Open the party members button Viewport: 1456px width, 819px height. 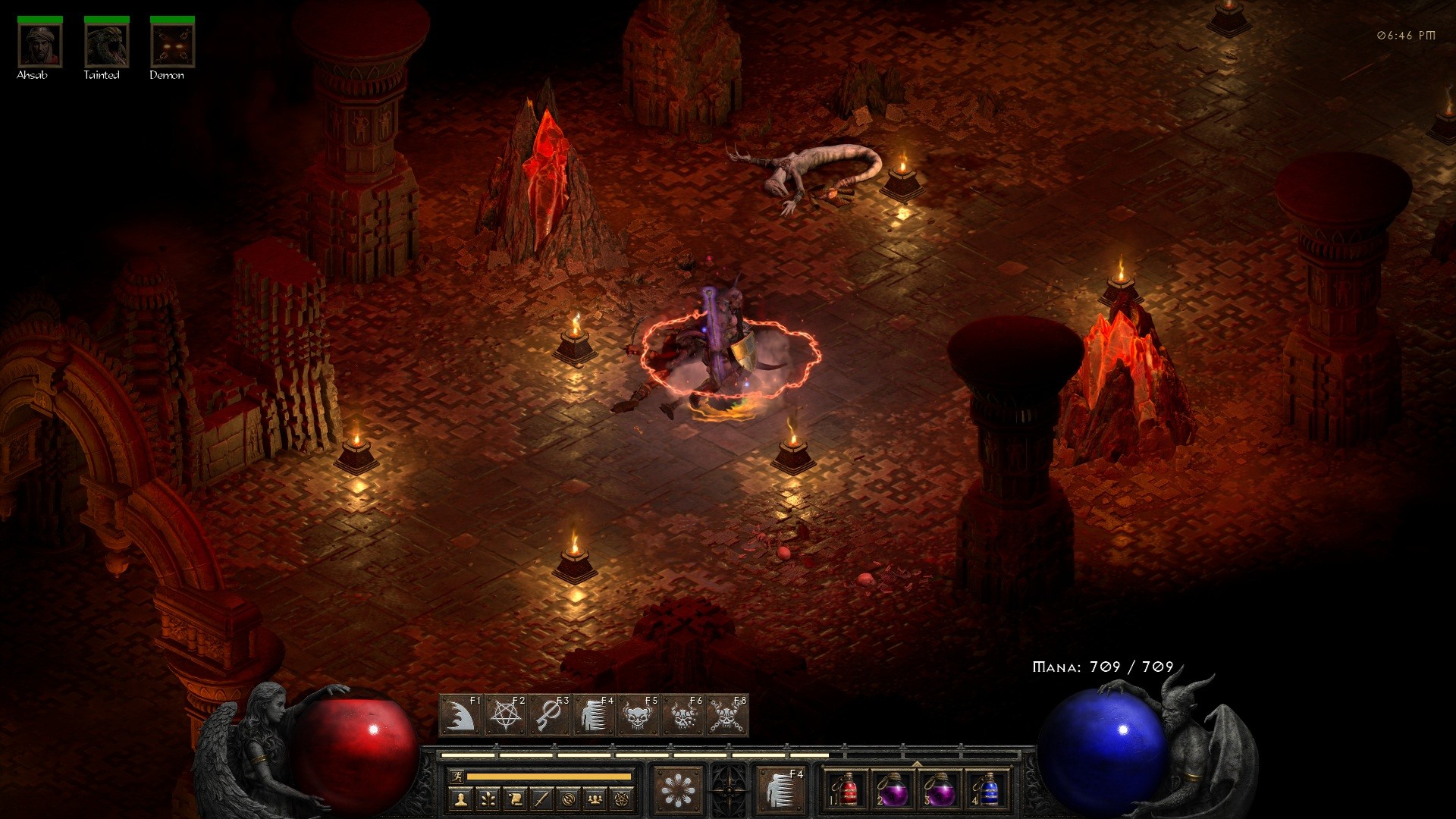[x=596, y=799]
